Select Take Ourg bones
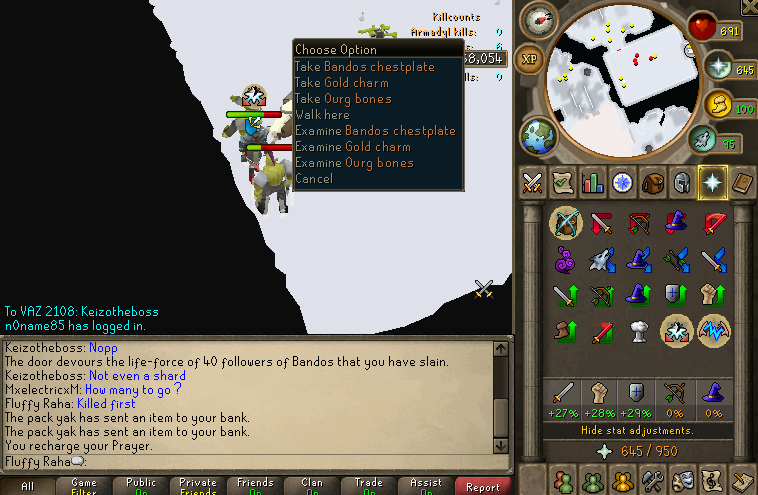758x495 pixels. click(343, 99)
